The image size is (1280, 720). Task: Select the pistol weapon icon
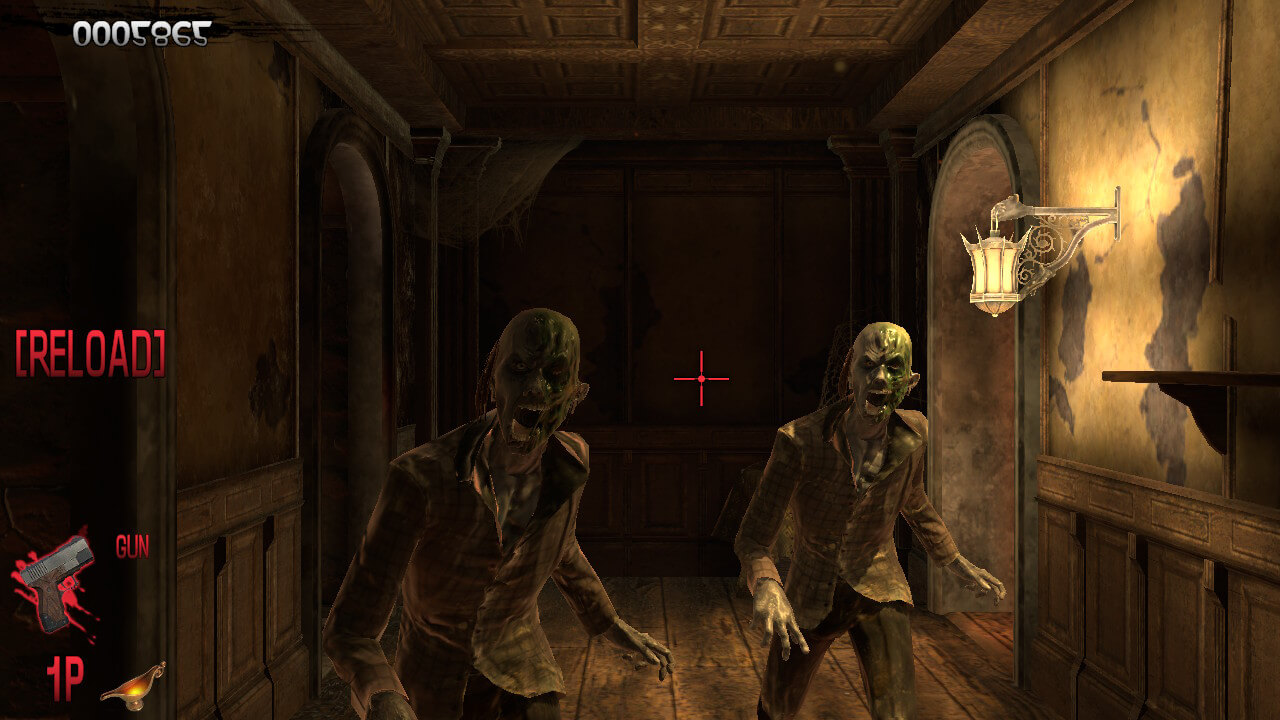[x=55, y=583]
